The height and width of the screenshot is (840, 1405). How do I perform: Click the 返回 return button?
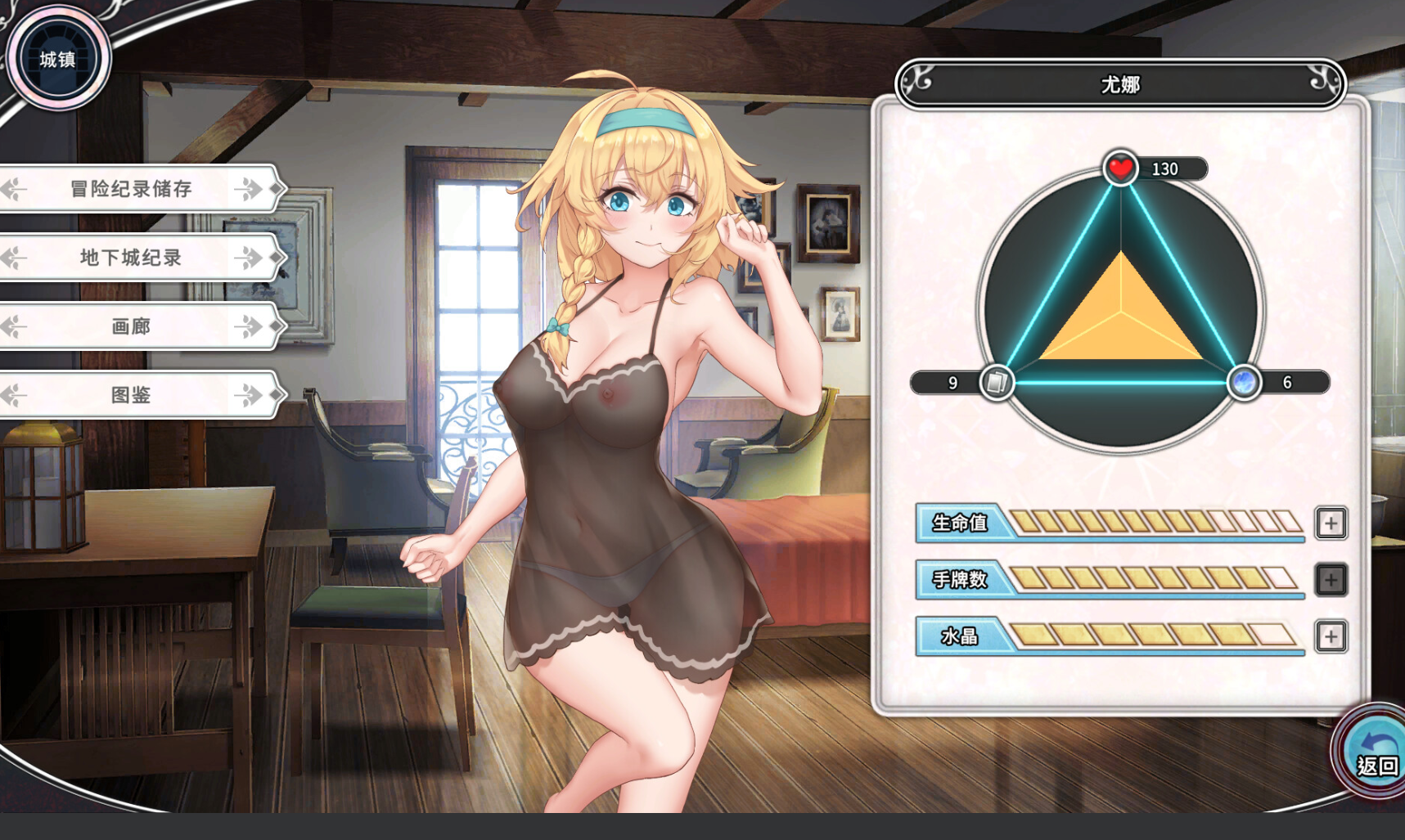(x=1376, y=754)
